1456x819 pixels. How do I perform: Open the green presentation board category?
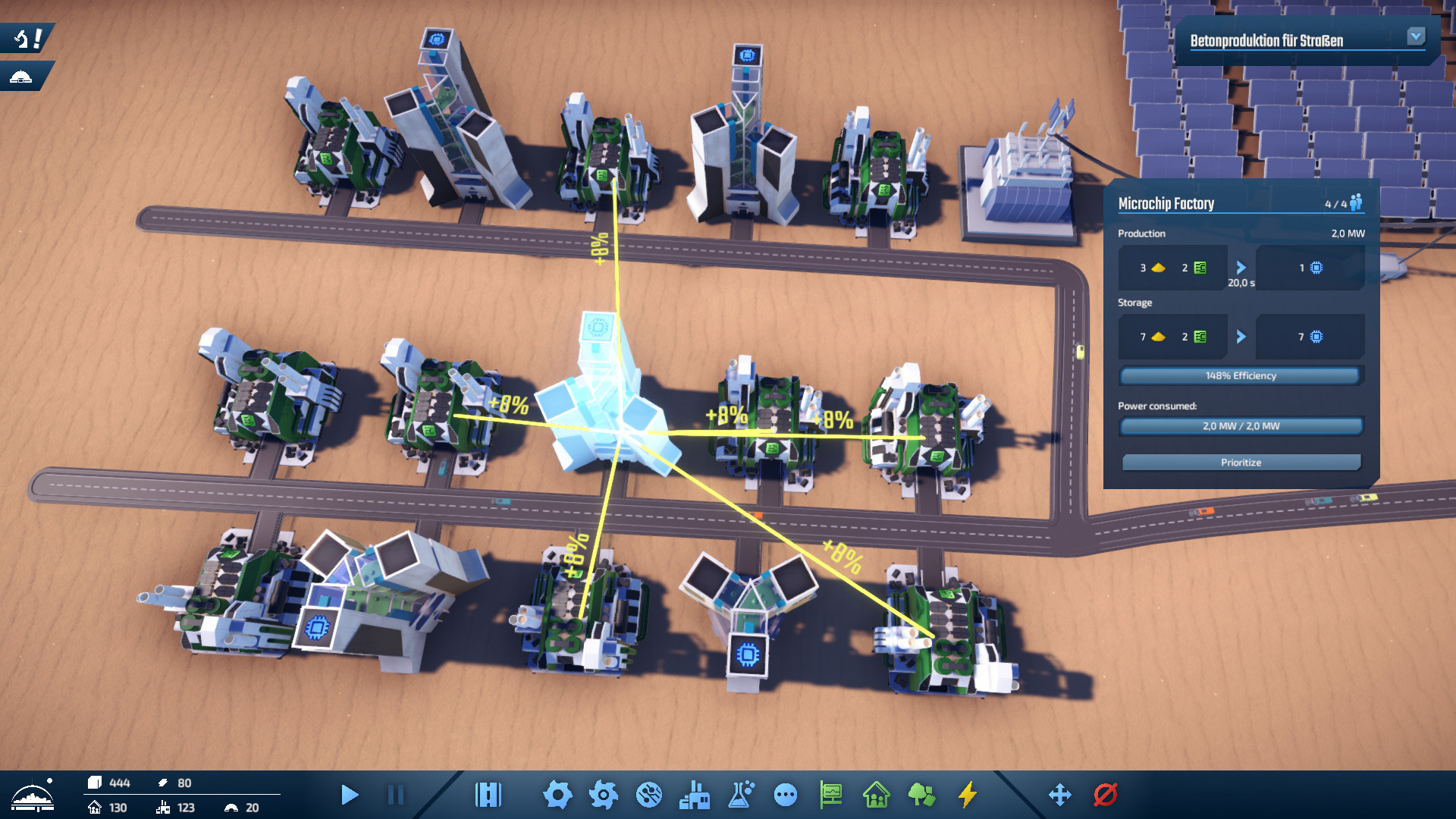point(831,795)
